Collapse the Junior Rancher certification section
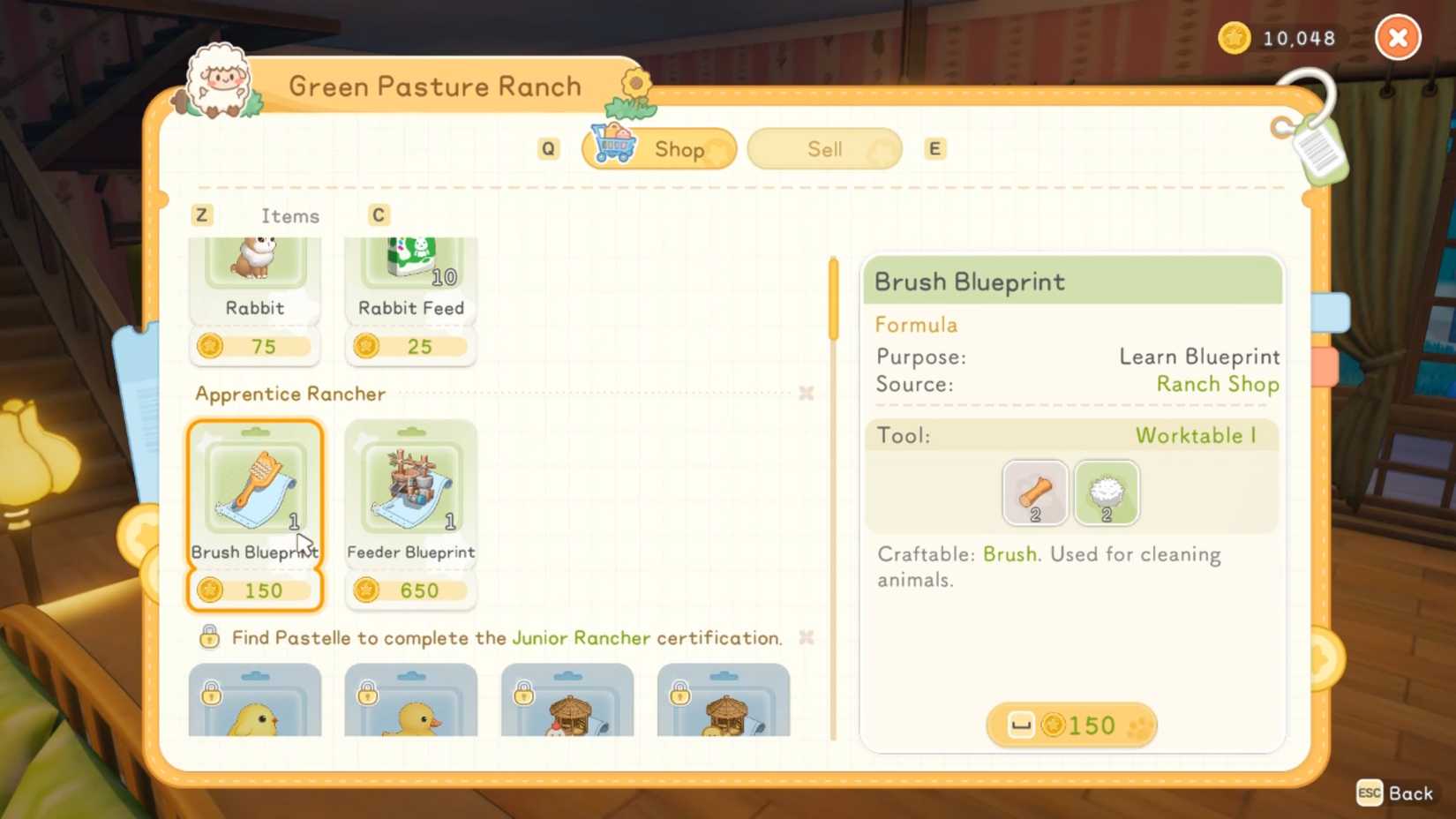The width and height of the screenshot is (1456, 819). click(805, 637)
